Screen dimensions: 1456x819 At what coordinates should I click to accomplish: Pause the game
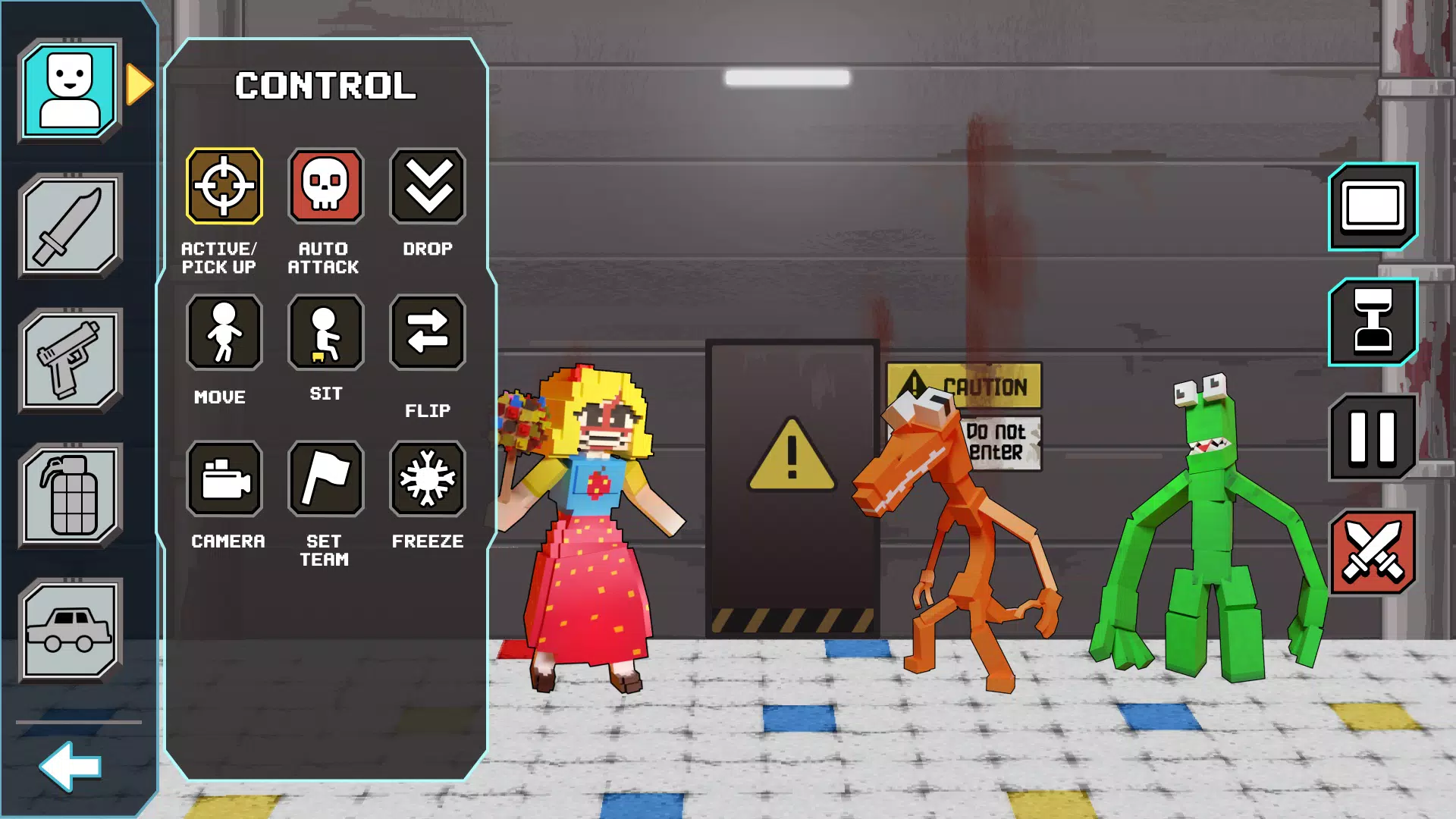pyautogui.click(x=1373, y=435)
